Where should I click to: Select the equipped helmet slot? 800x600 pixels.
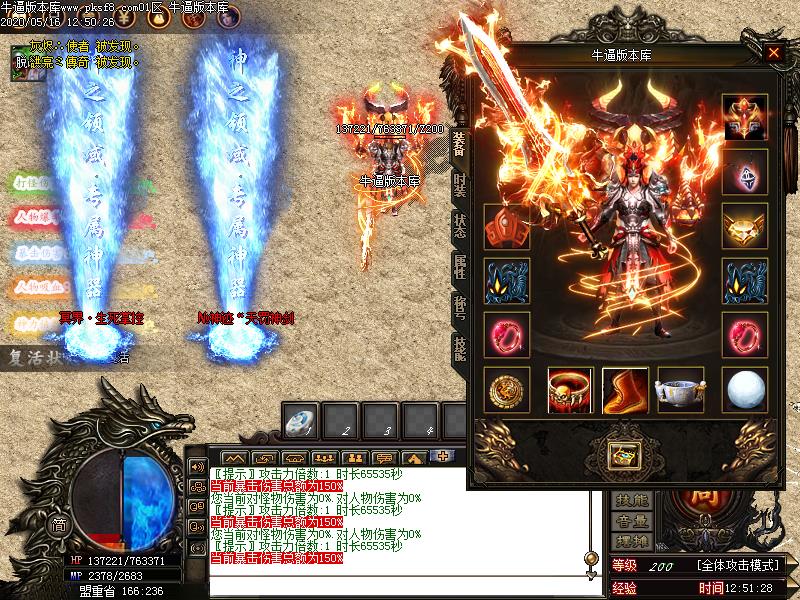pyautogui.click(x=745, y=117)
